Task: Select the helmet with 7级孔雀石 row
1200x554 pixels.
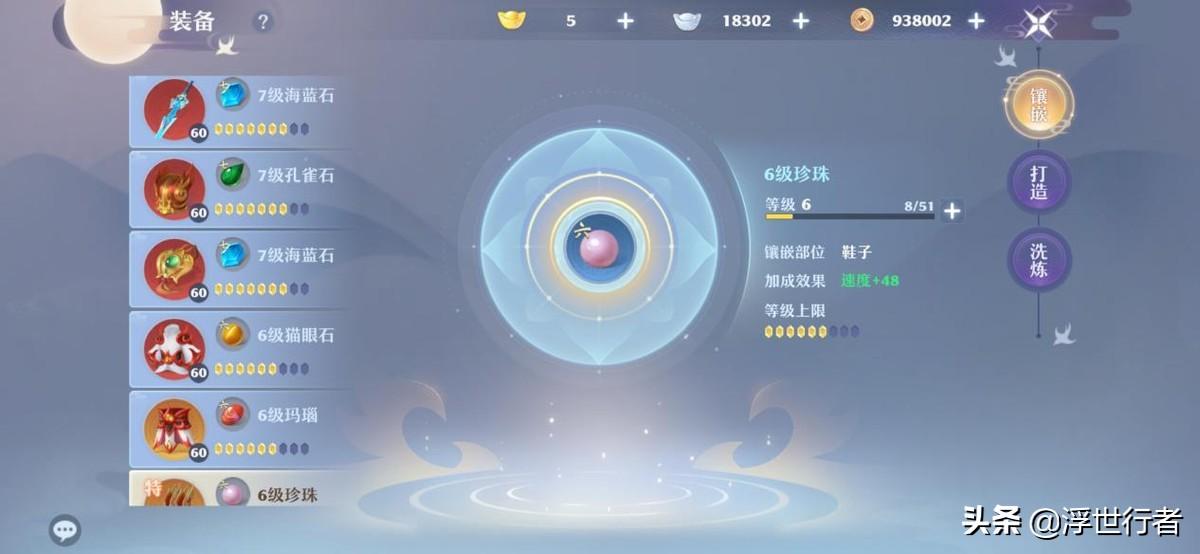Action: (x=240, y=190)
